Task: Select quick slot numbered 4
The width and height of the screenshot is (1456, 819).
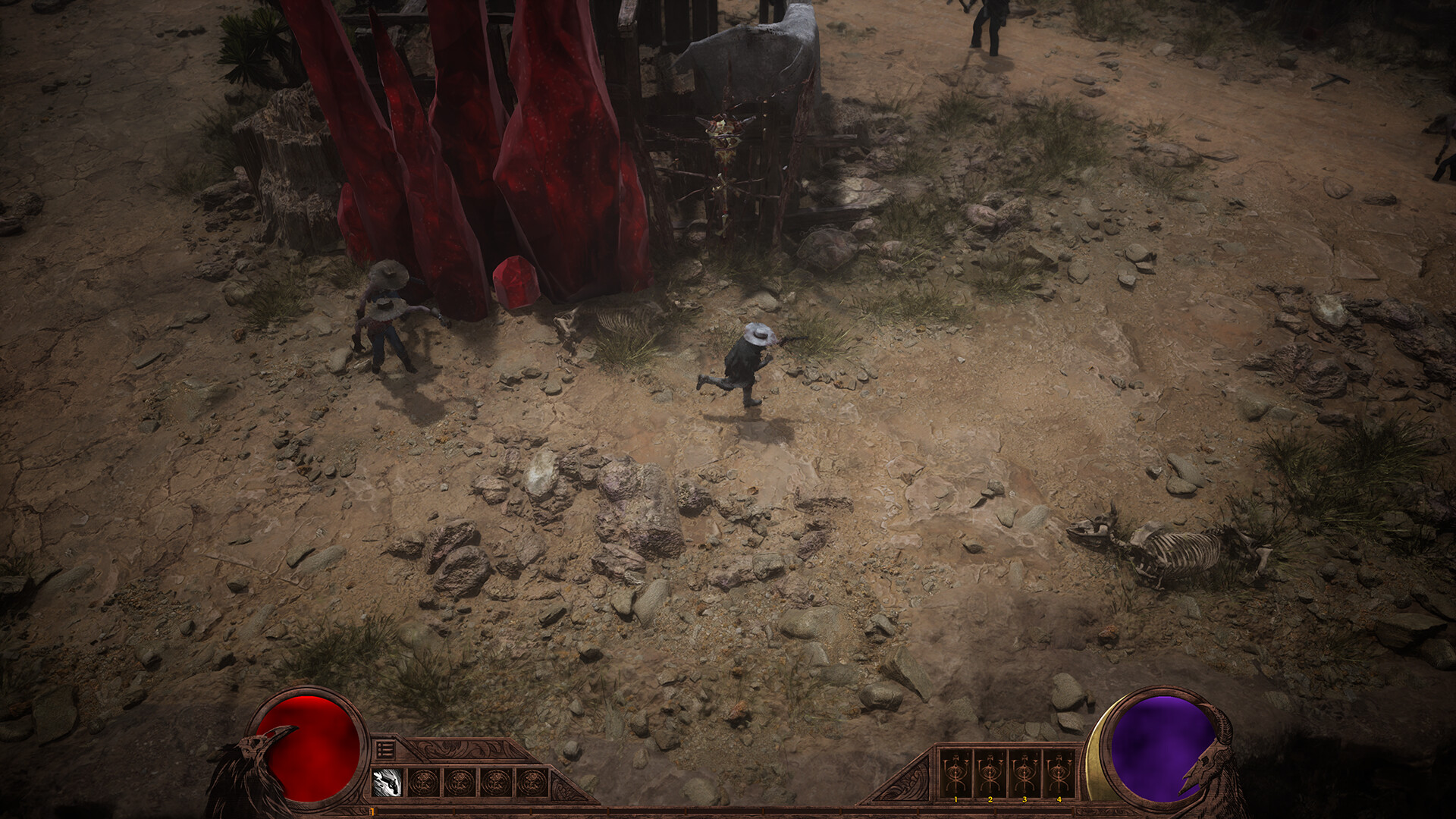Action: tap(1059, 773)
